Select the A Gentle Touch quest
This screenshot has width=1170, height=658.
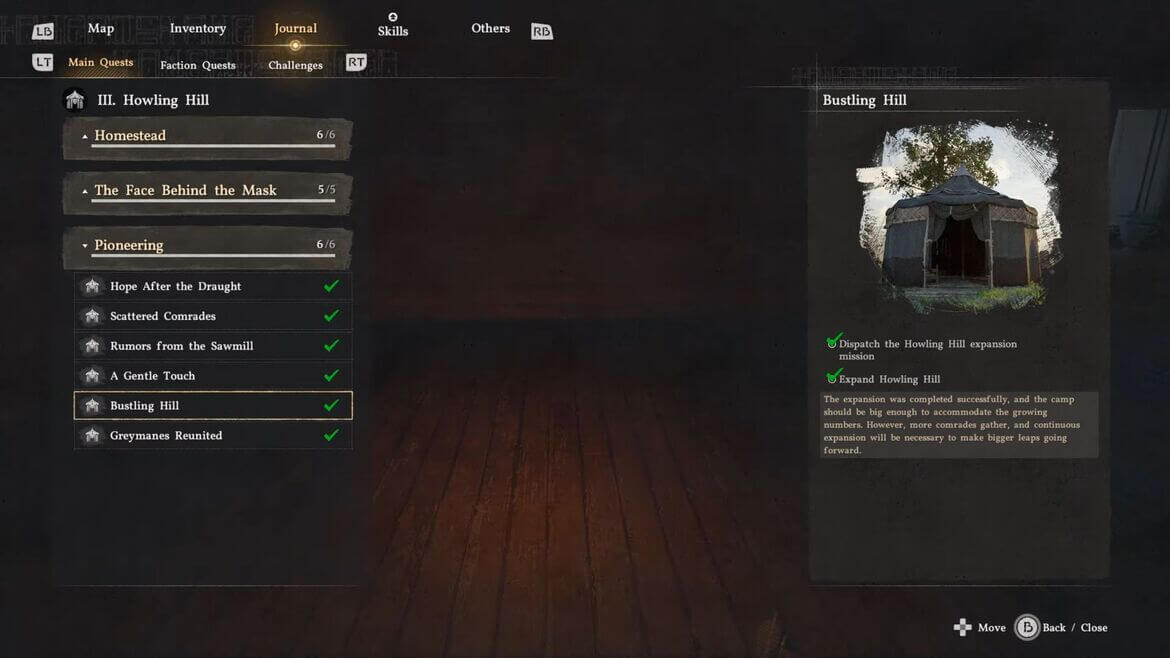213,376
